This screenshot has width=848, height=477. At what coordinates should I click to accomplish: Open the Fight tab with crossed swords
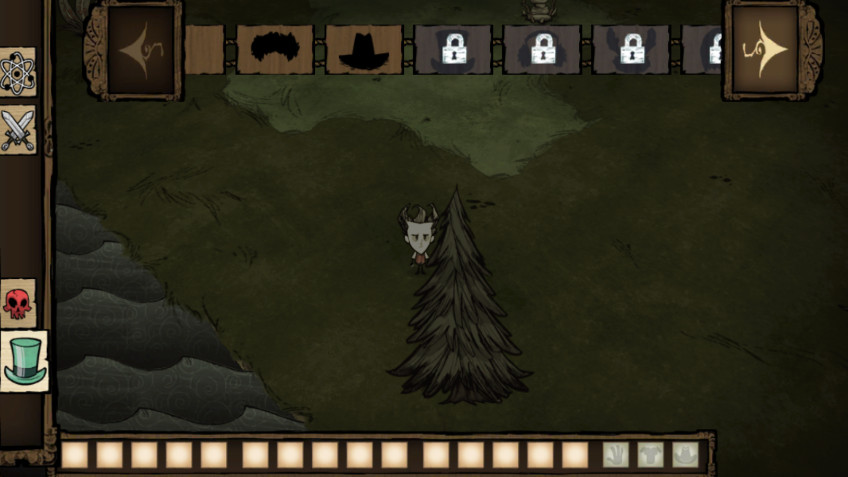(19, 130)
